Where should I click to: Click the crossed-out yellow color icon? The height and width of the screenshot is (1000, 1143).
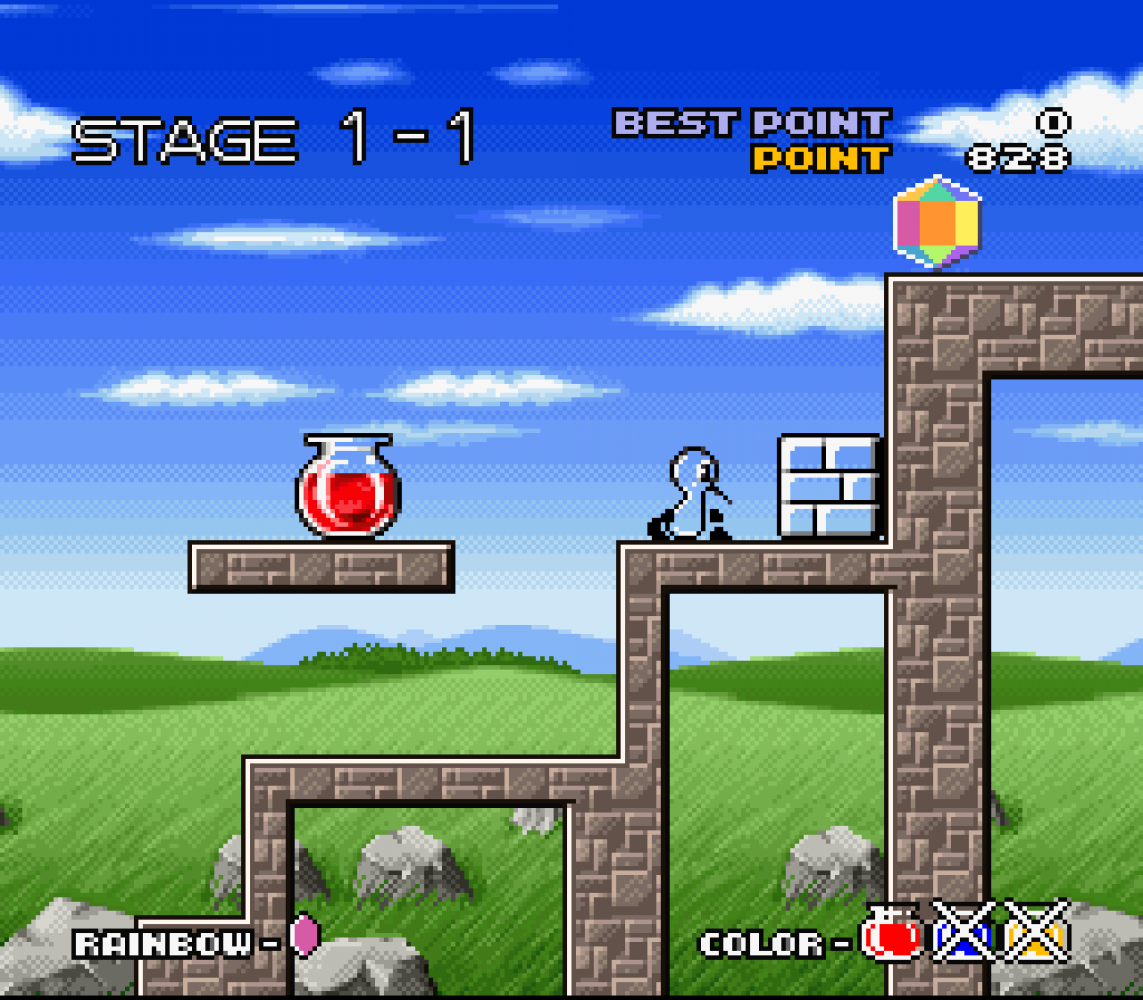[1037, 933]
